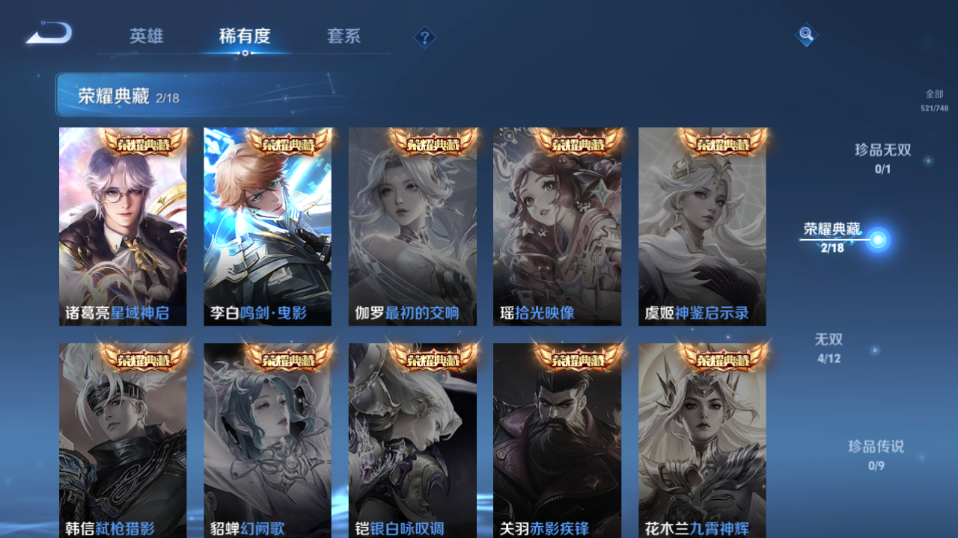This screenshot has height=538, width=958.
Task: Switch to the 英雄 tab
Action: [x=146, y=36]
